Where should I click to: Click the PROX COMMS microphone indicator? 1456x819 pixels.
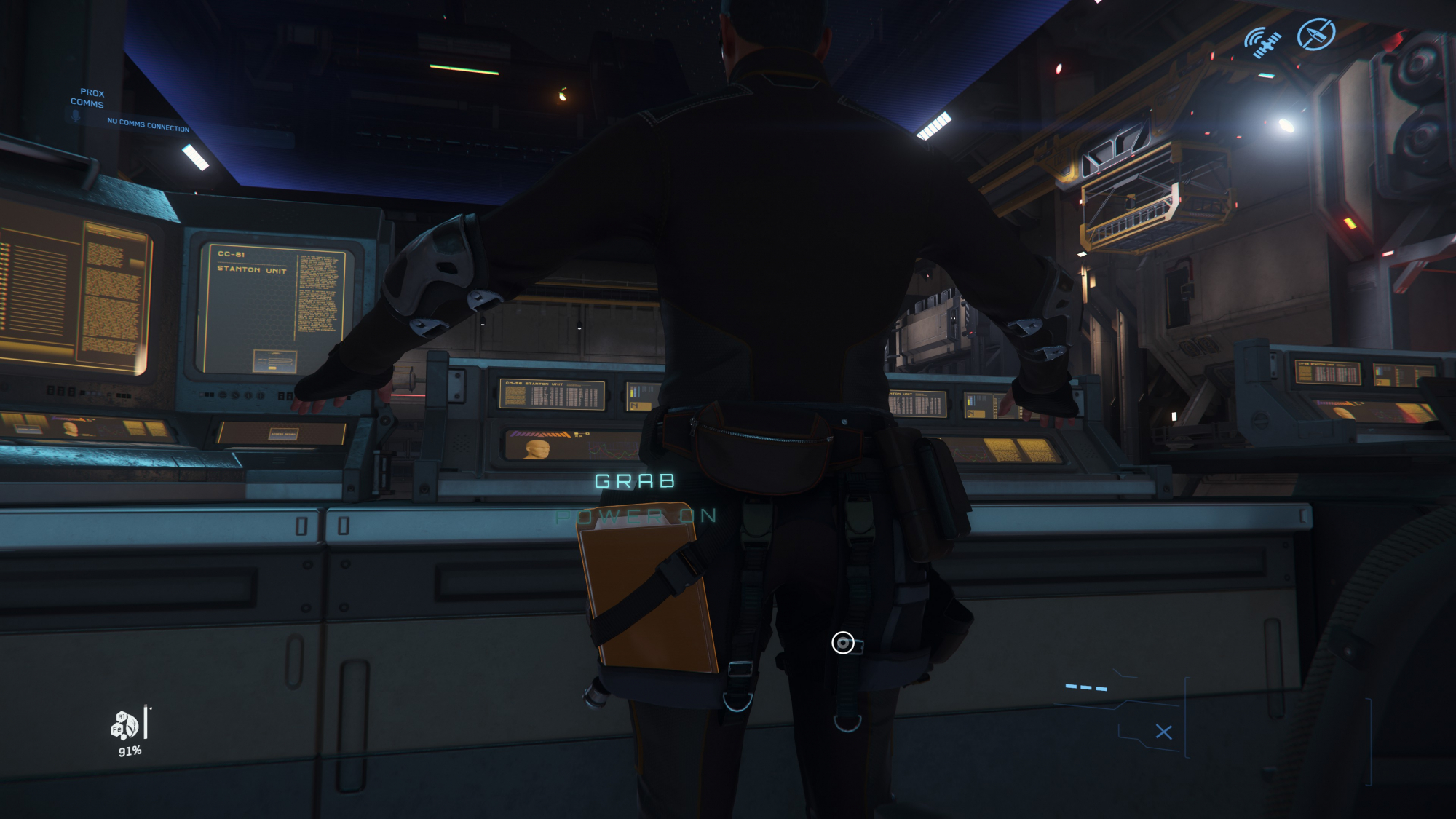pos(76,116)
